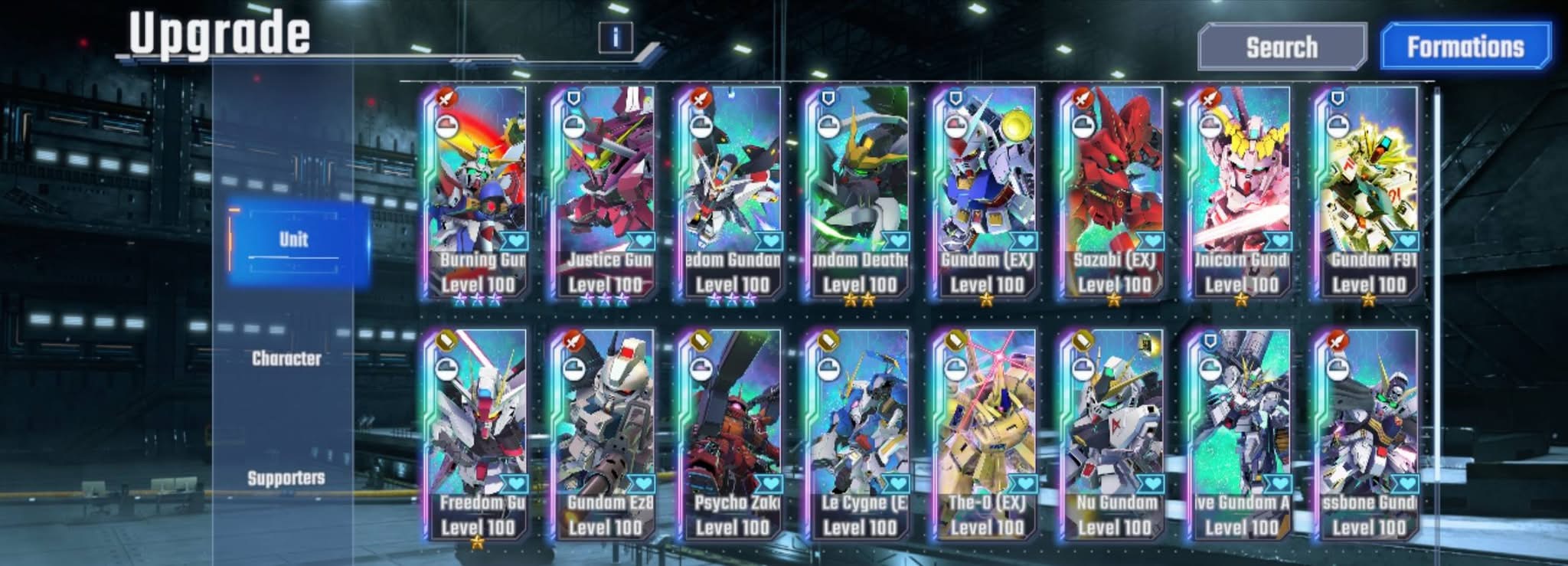
Task: Open the Search filter
Action: click(1282, 47)
